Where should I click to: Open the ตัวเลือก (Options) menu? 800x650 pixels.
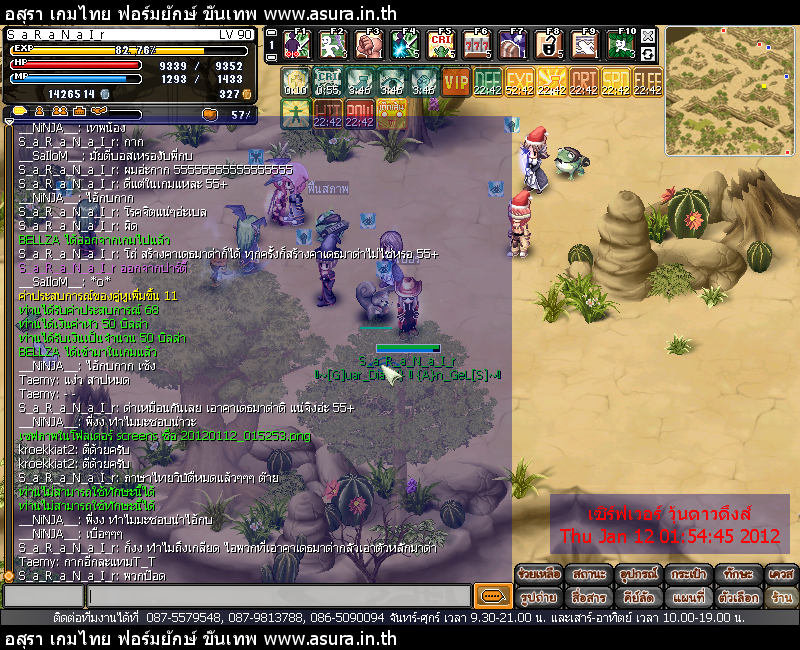click(x=736, y=597)
